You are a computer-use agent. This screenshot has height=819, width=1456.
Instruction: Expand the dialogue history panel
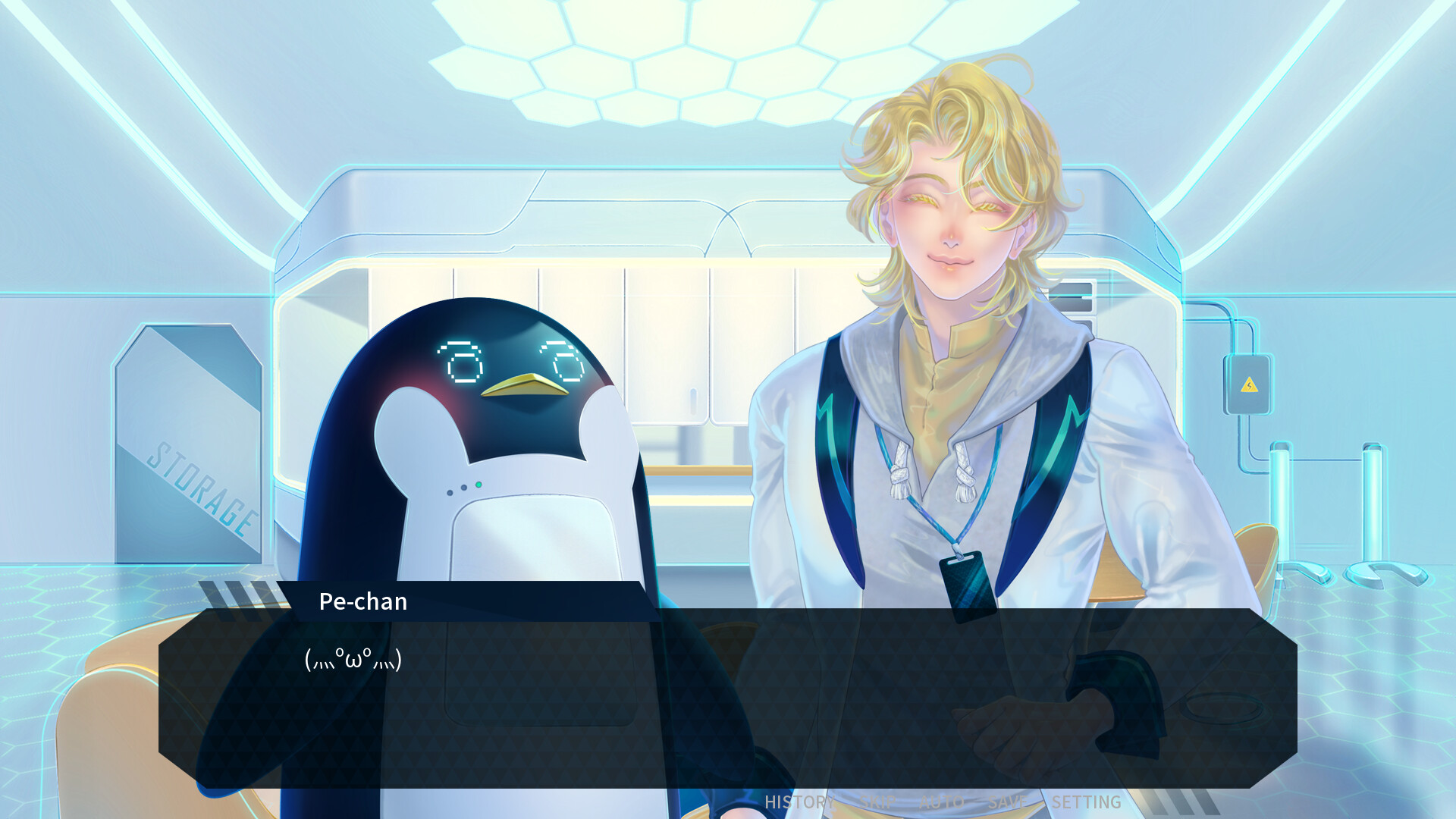click(799, 801)
